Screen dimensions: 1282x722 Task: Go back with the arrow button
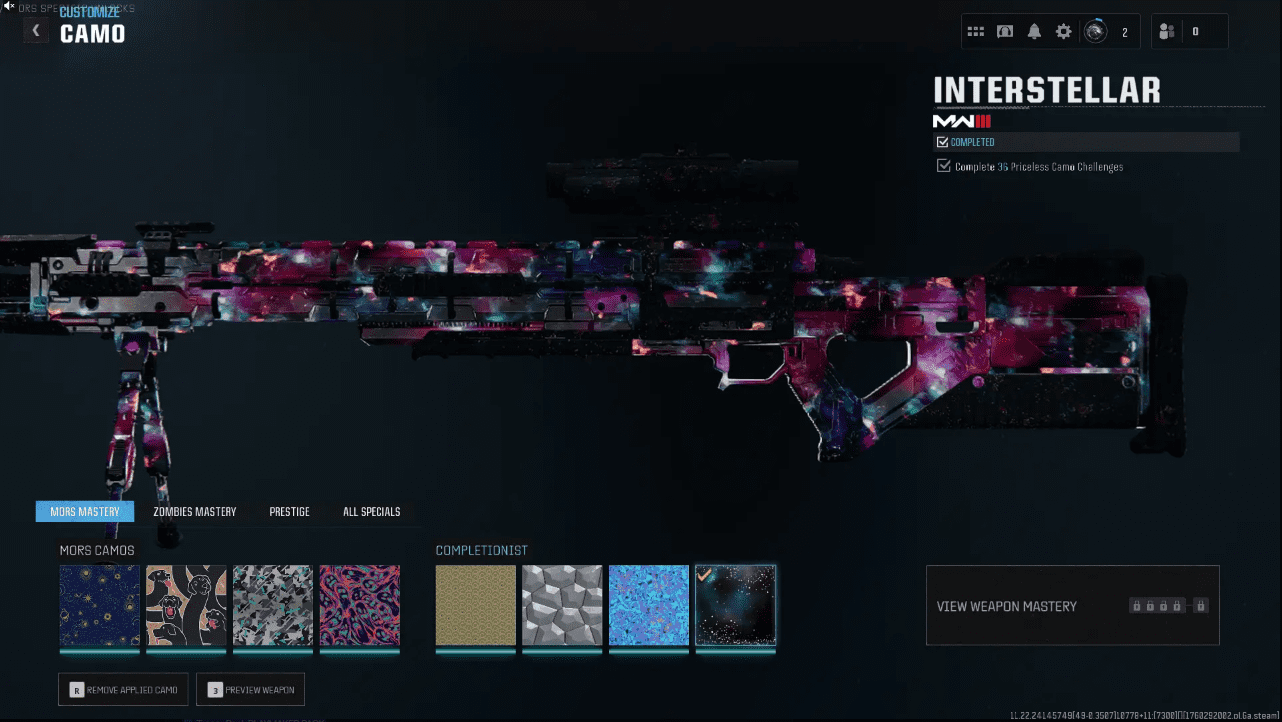pyautogui.click(x=36, y=31)
